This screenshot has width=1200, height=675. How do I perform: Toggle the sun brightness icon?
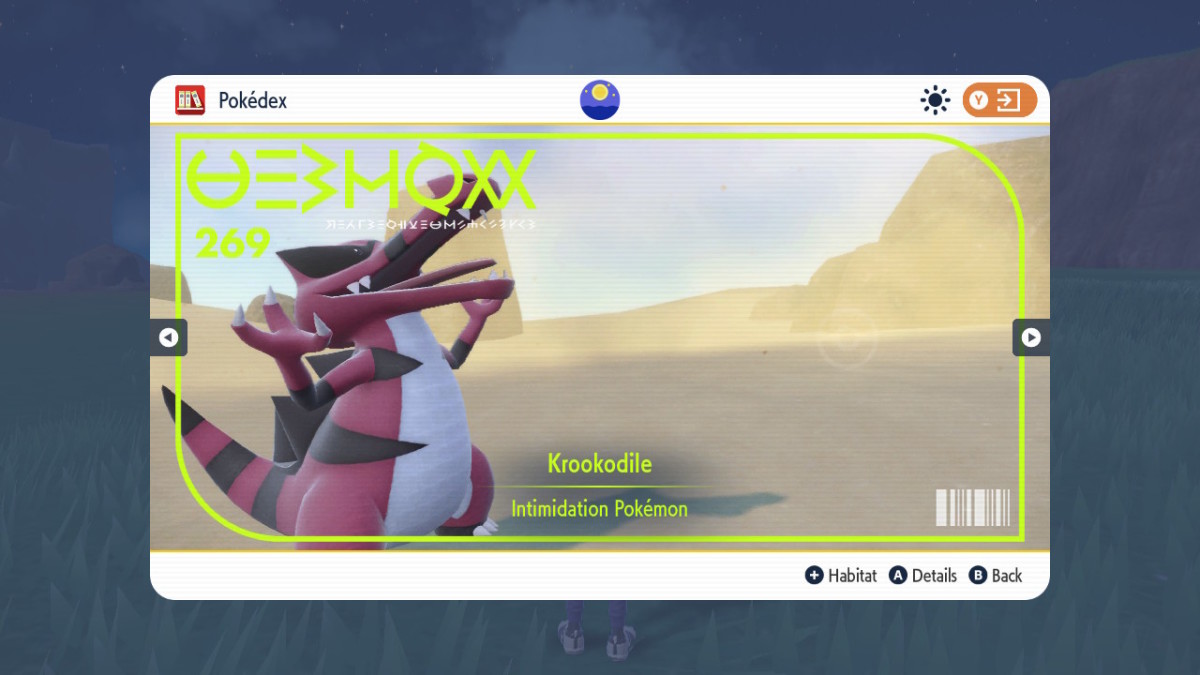(935, 100)
